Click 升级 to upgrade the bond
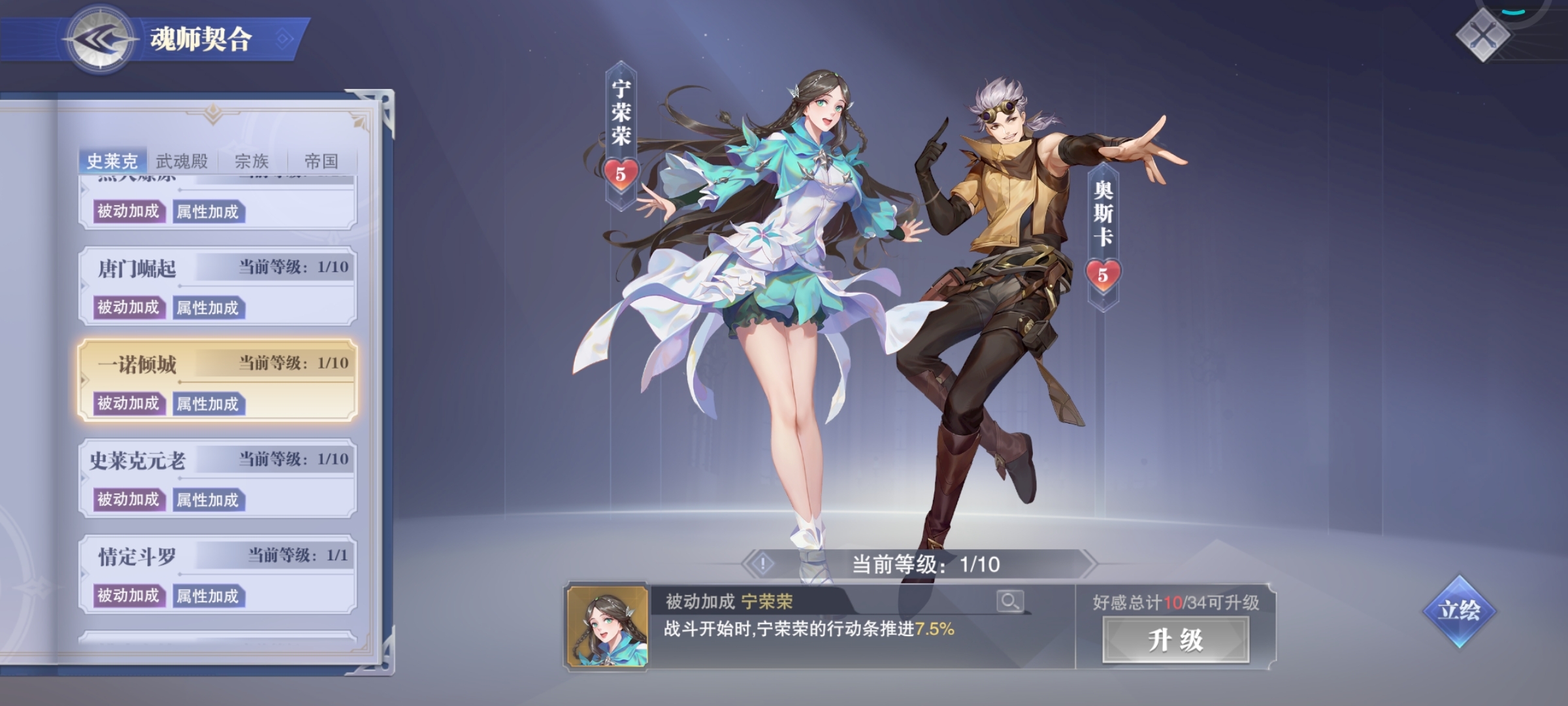1568x706 pixels. pyautogui.click(x=1175, y=640)
